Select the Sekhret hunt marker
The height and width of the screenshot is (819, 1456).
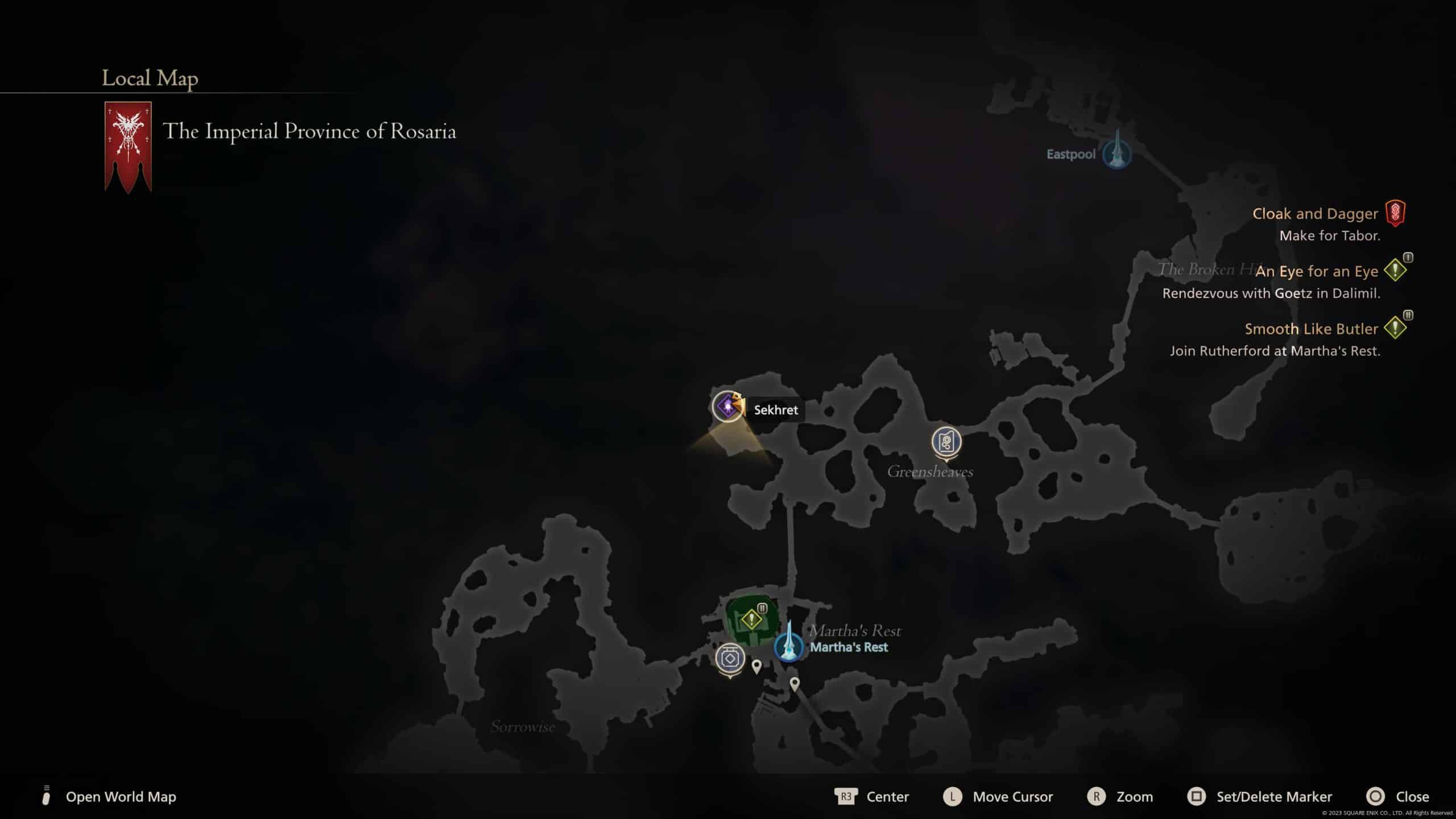tap(727, 407)
